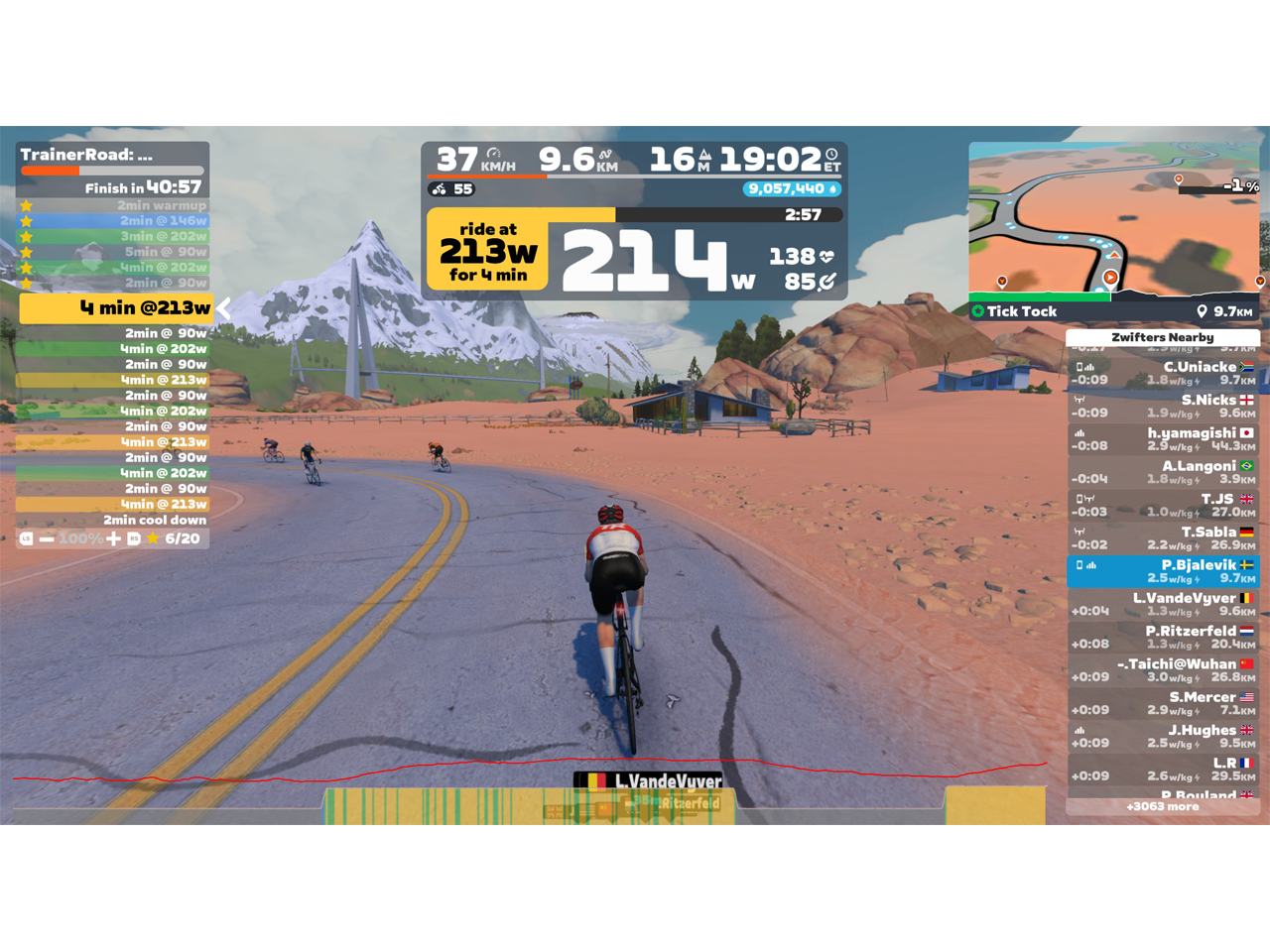Choose S.Nicks from Zwifters Nearby
The image size is (1270, 952).
coord(1163,406)
